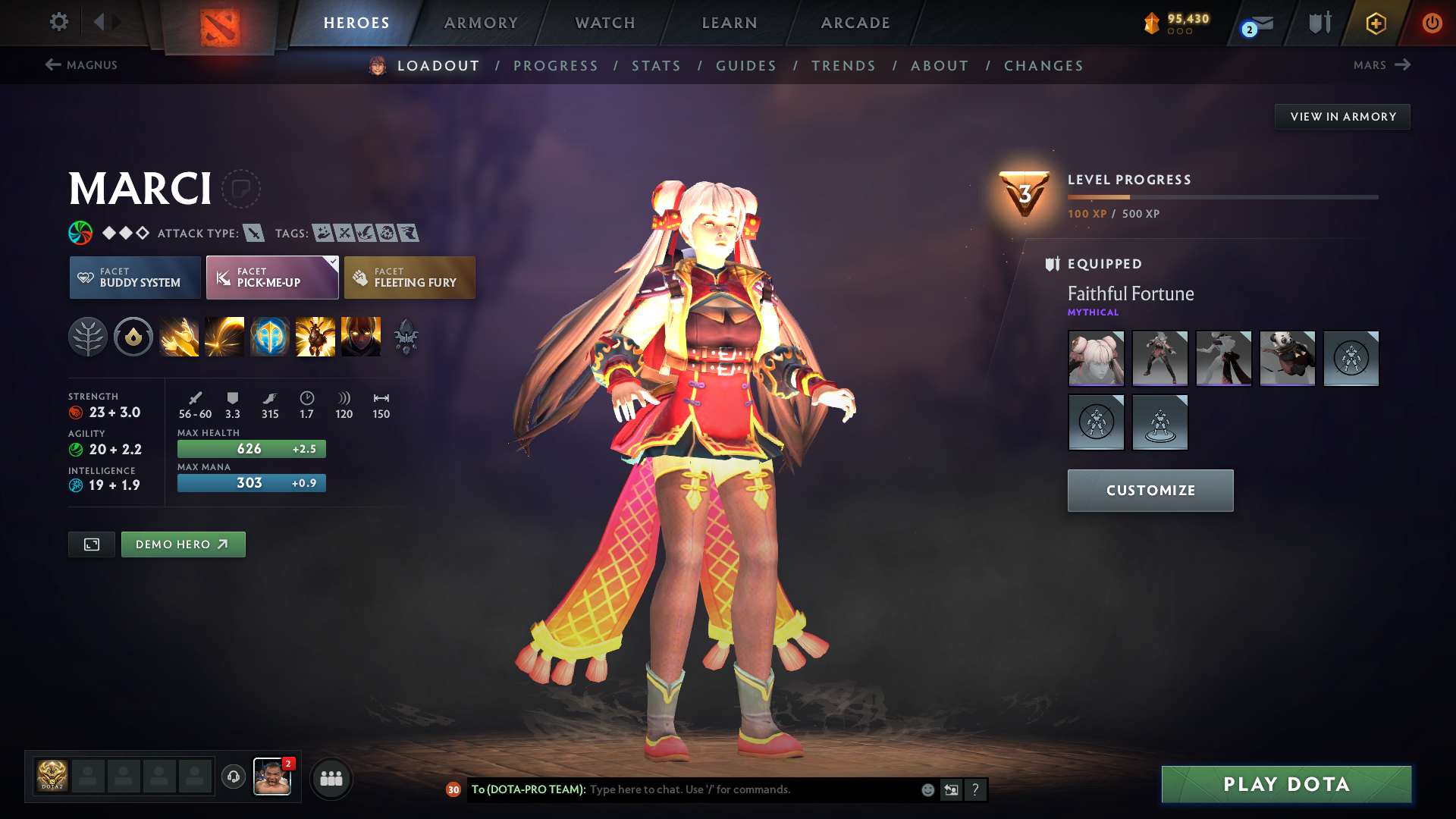This screenshot has width=1456, height=819.
Task: Open the Guides section
Action: click(x=746, y=66)
